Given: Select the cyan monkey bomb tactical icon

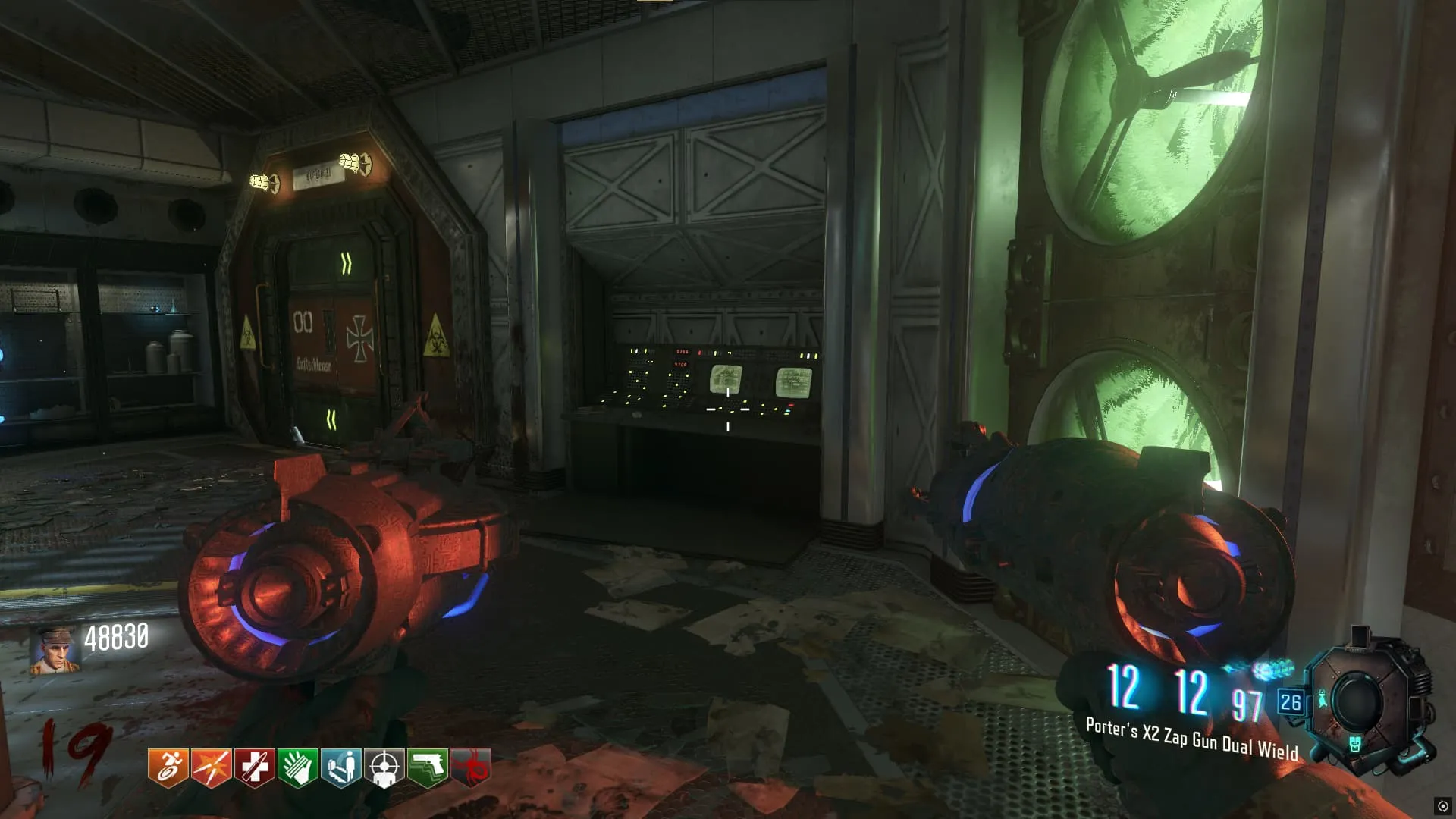Looking at the screenshot, I should [1323, 698].
